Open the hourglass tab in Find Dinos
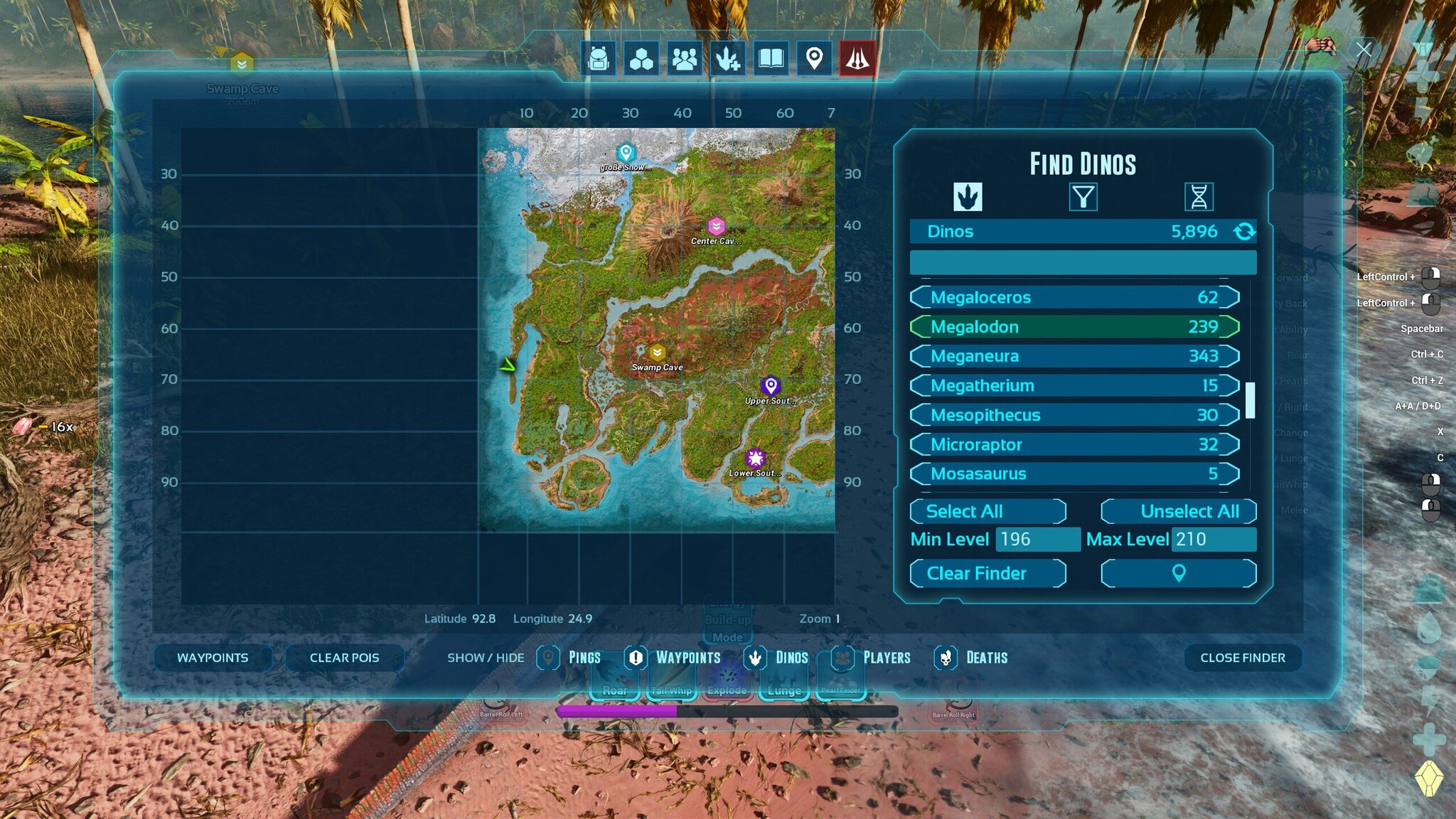The image size is (1456, 819). click(x=1199, y=197)
